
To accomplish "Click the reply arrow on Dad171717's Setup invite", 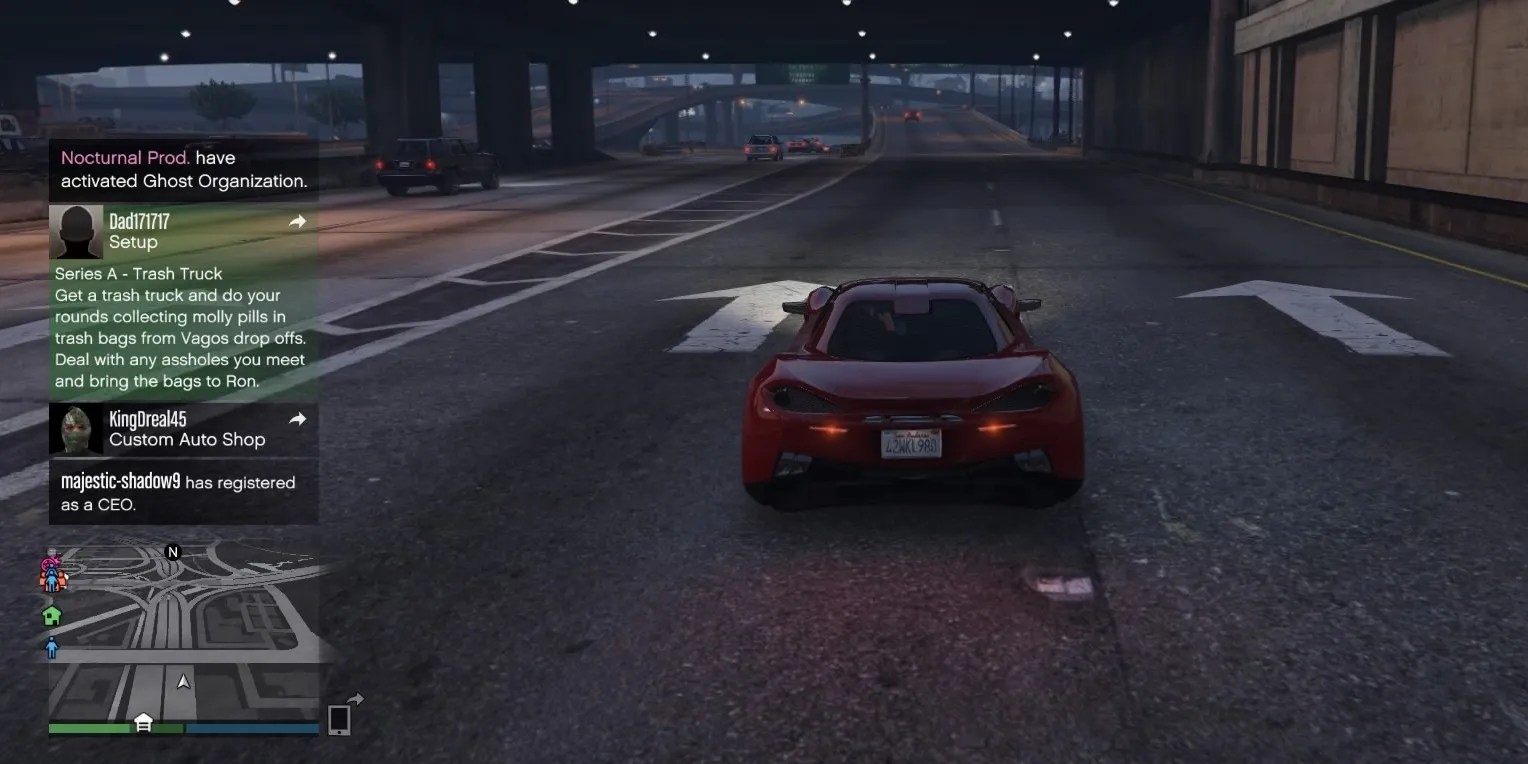I will 297,221.
